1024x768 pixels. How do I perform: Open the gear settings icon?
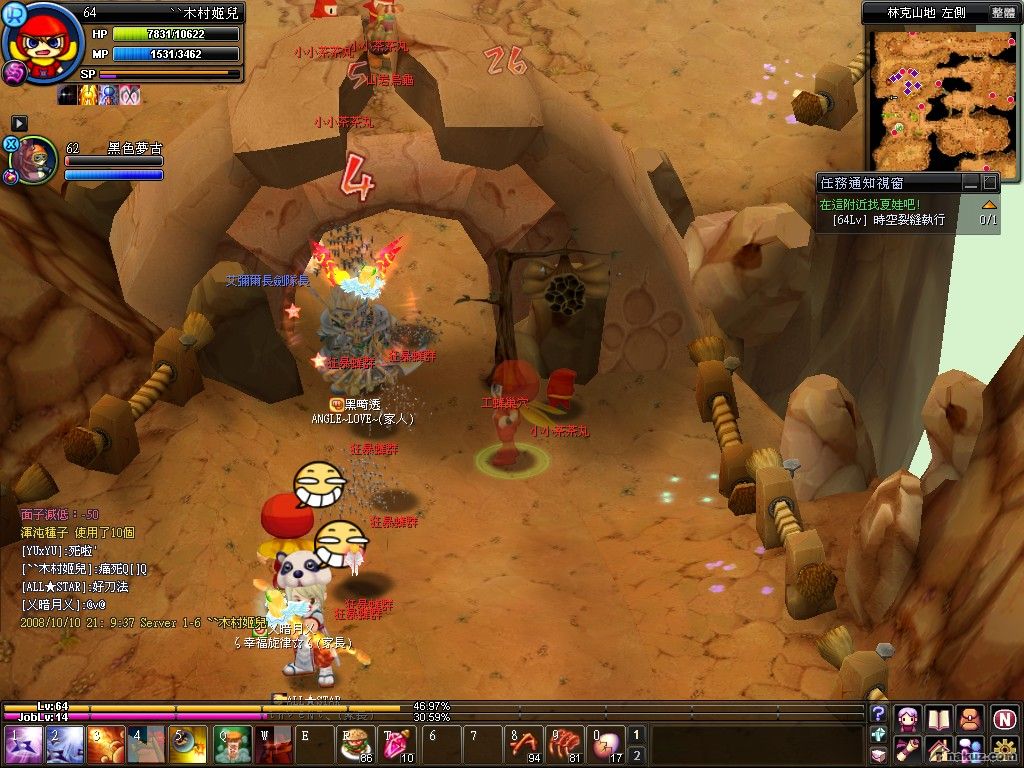[1004, 748]
